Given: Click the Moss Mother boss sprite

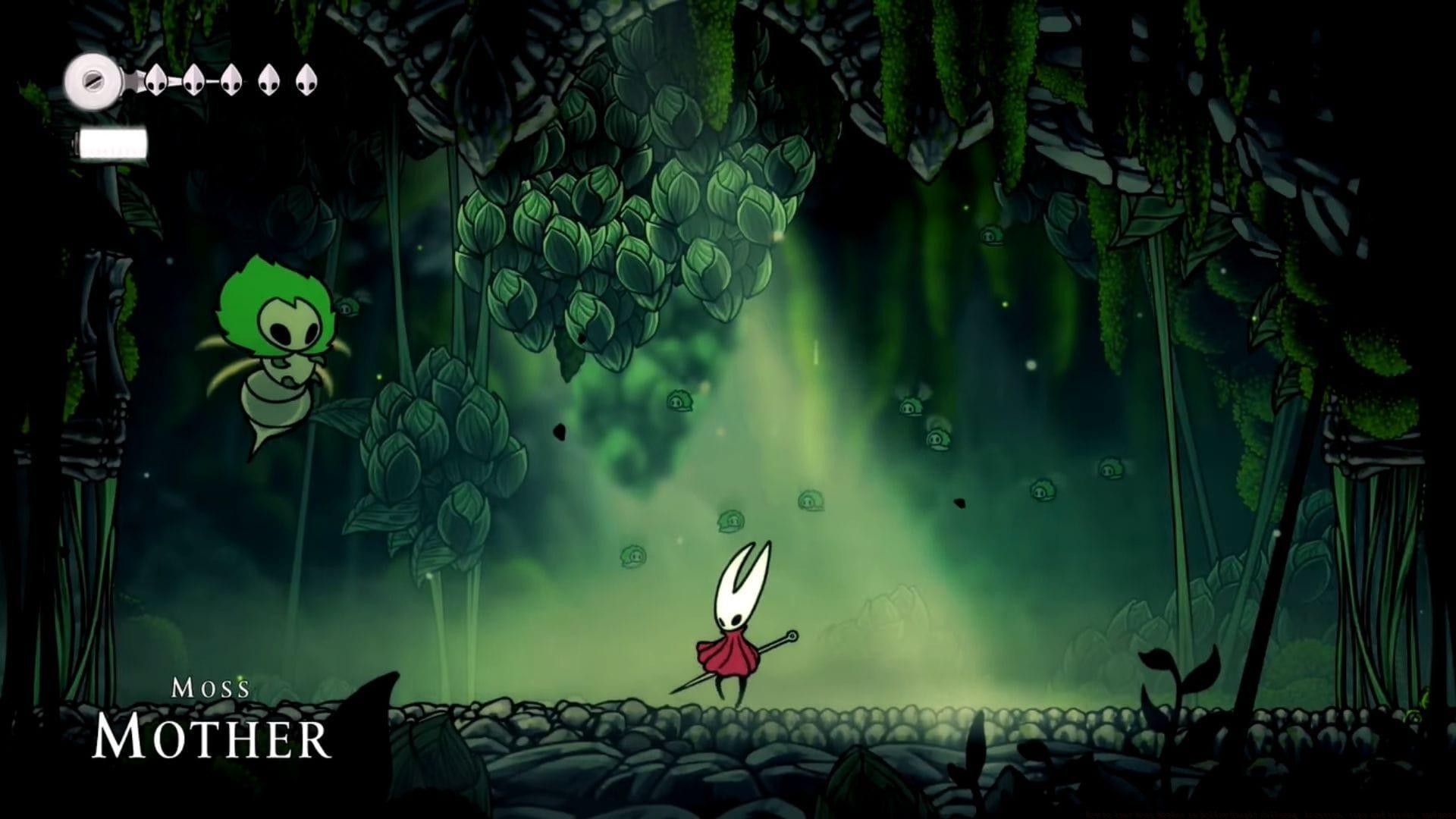Looking at the screenshot, I should click(x=281, y=356).
